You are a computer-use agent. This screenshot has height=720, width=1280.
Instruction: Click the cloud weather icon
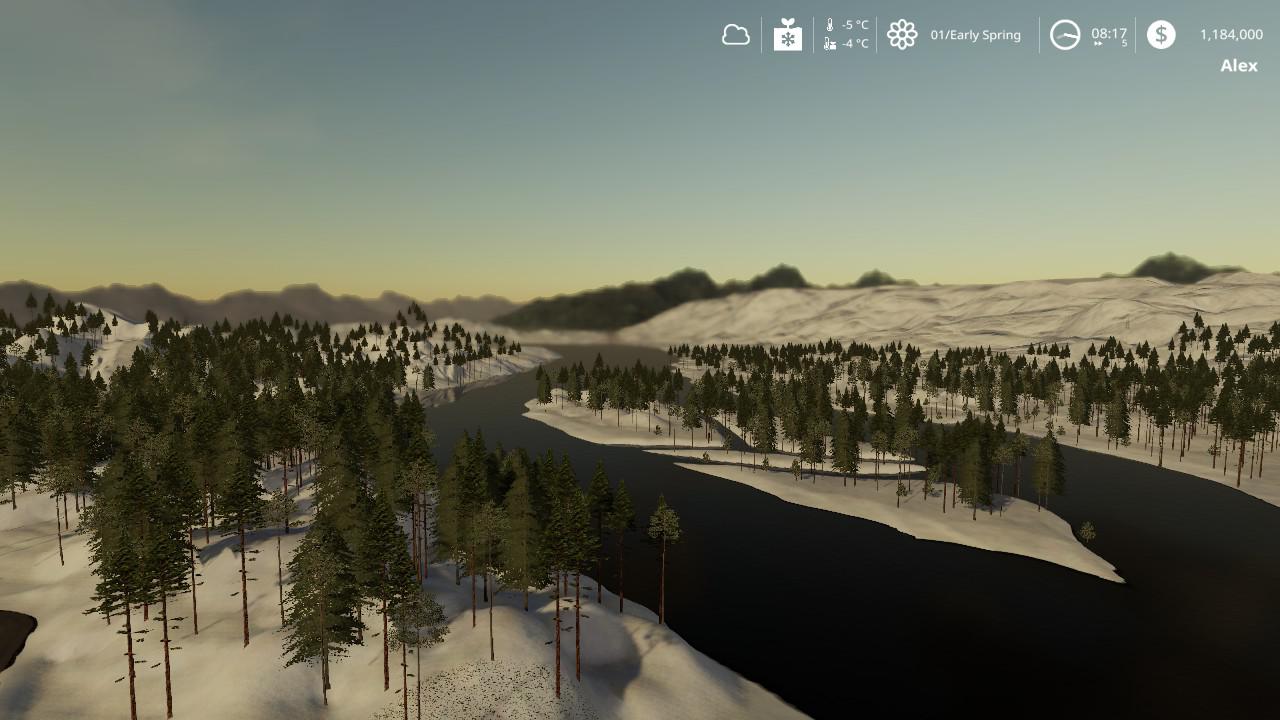736,35
